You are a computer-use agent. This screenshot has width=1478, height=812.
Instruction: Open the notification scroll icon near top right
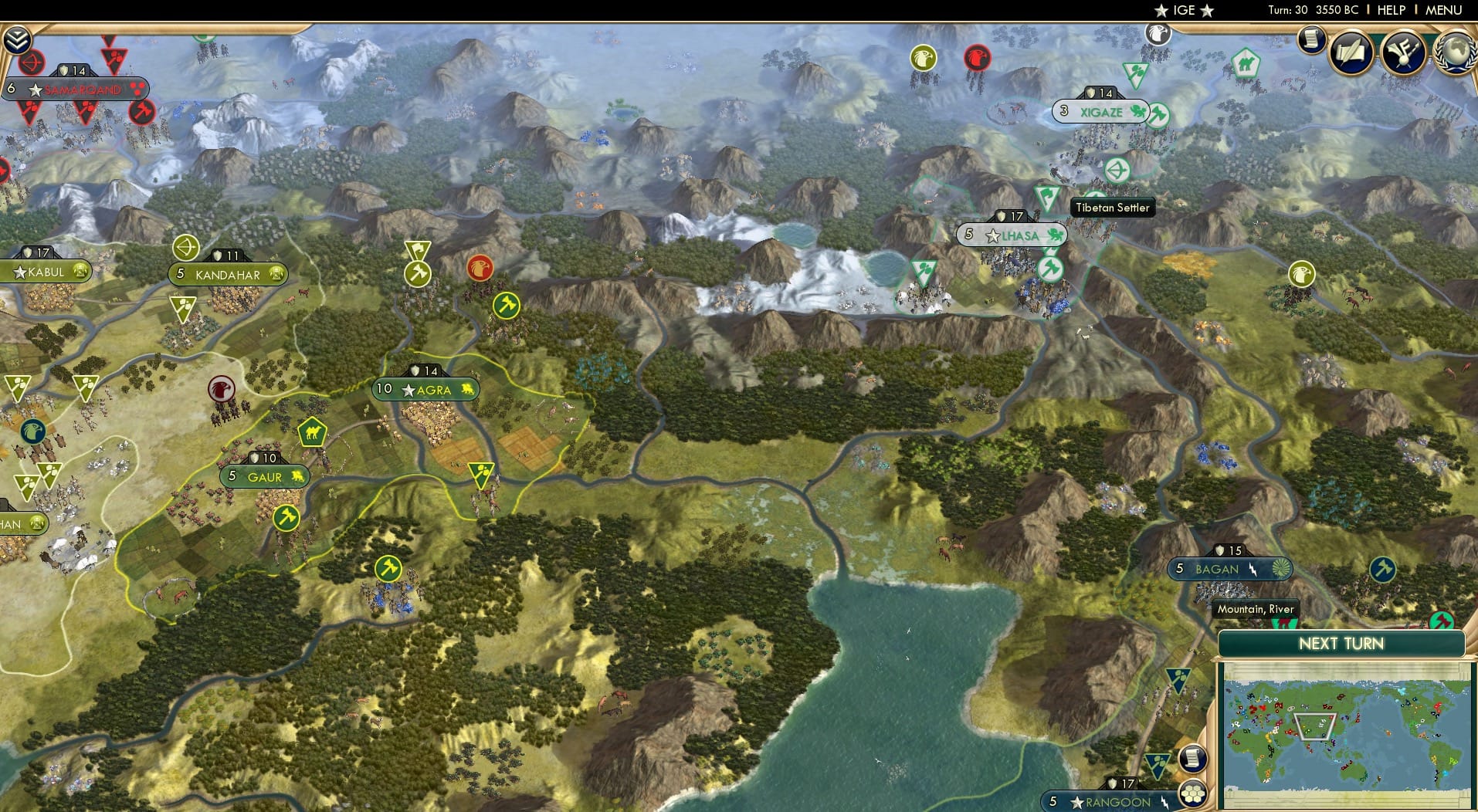tap(1310, 40)
